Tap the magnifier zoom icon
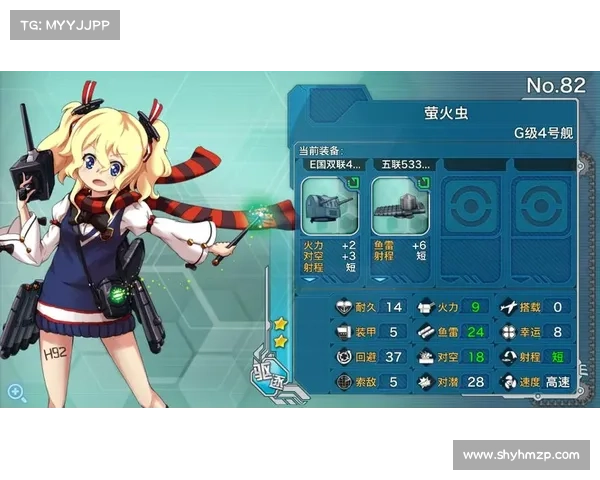600x480 pixels. [x=17, y=392]
